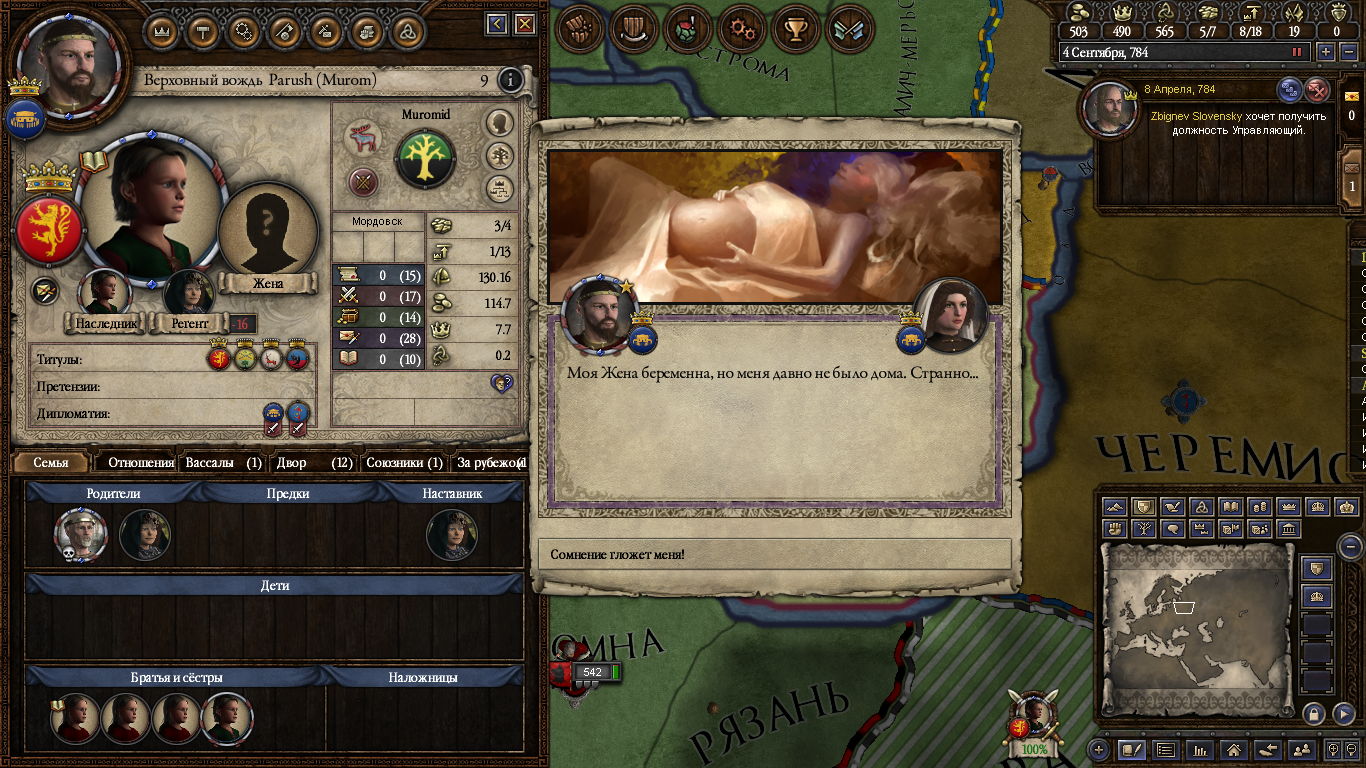Toggle pause on the date bar
Image resolution: width=1366 pixels, height=768 pixels.
point(1297,52)
